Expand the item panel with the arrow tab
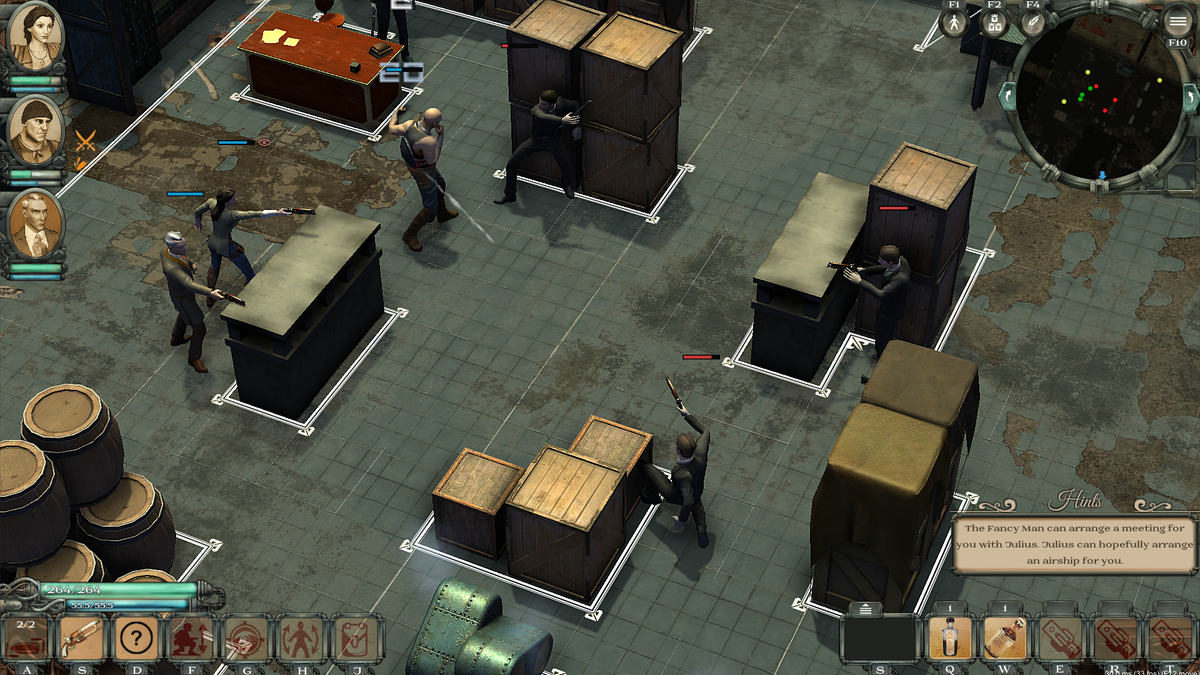The width and height of the screenshot is (1200, 675). tap(865, 608)
